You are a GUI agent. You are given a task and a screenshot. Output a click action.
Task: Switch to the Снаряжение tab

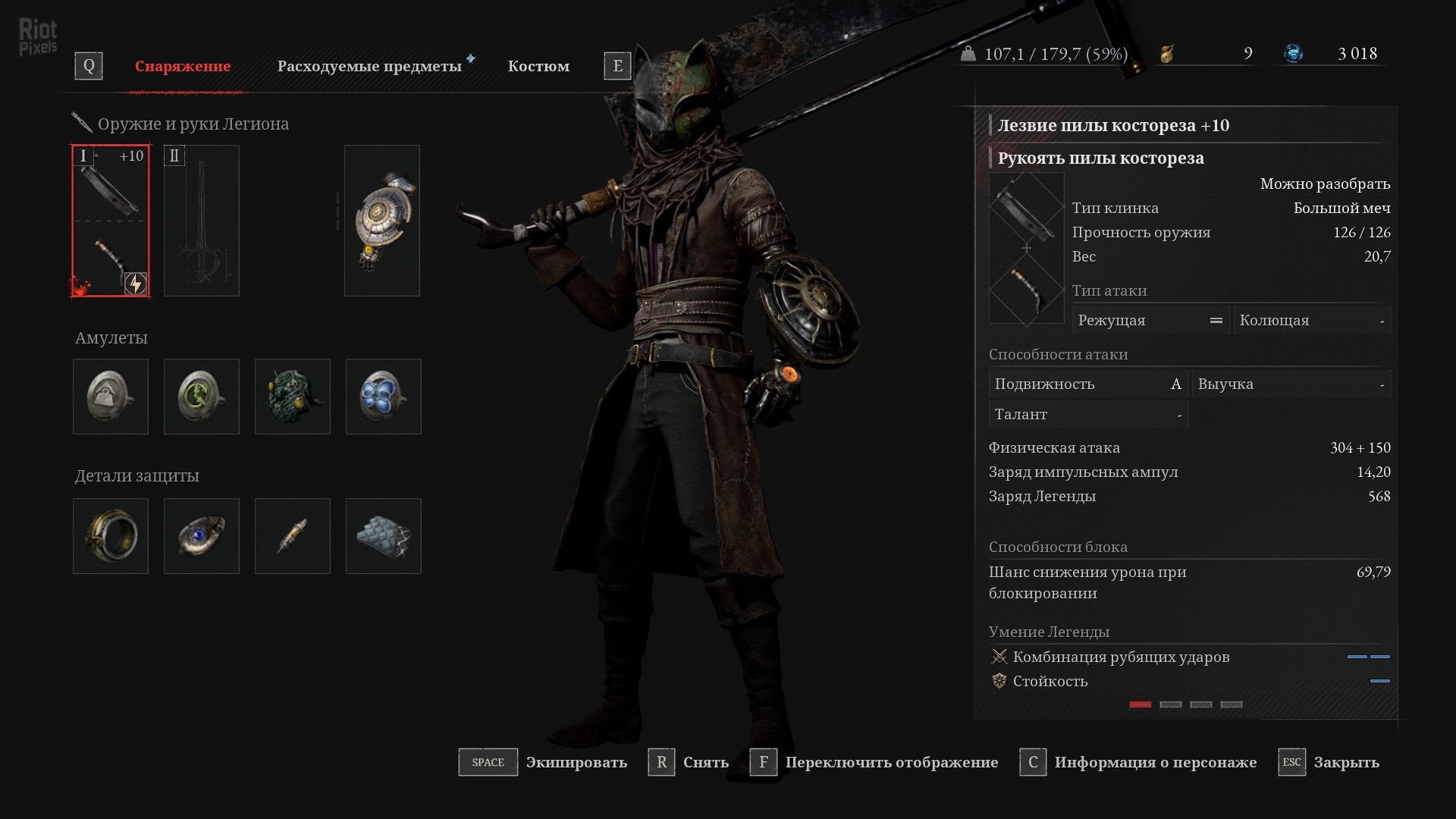tap(183, 67)
